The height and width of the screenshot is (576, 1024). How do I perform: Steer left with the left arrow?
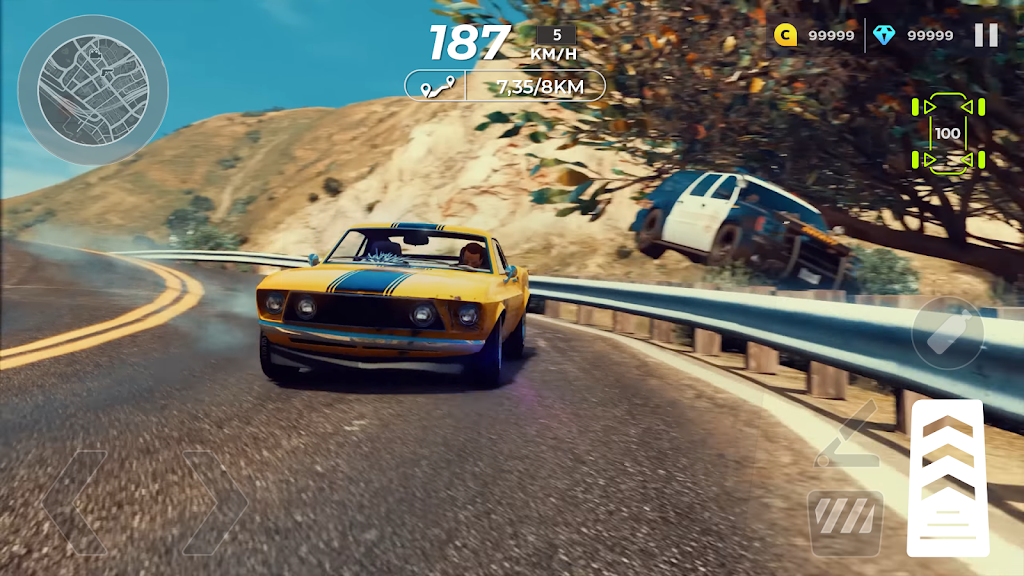[x=75, y=501]
